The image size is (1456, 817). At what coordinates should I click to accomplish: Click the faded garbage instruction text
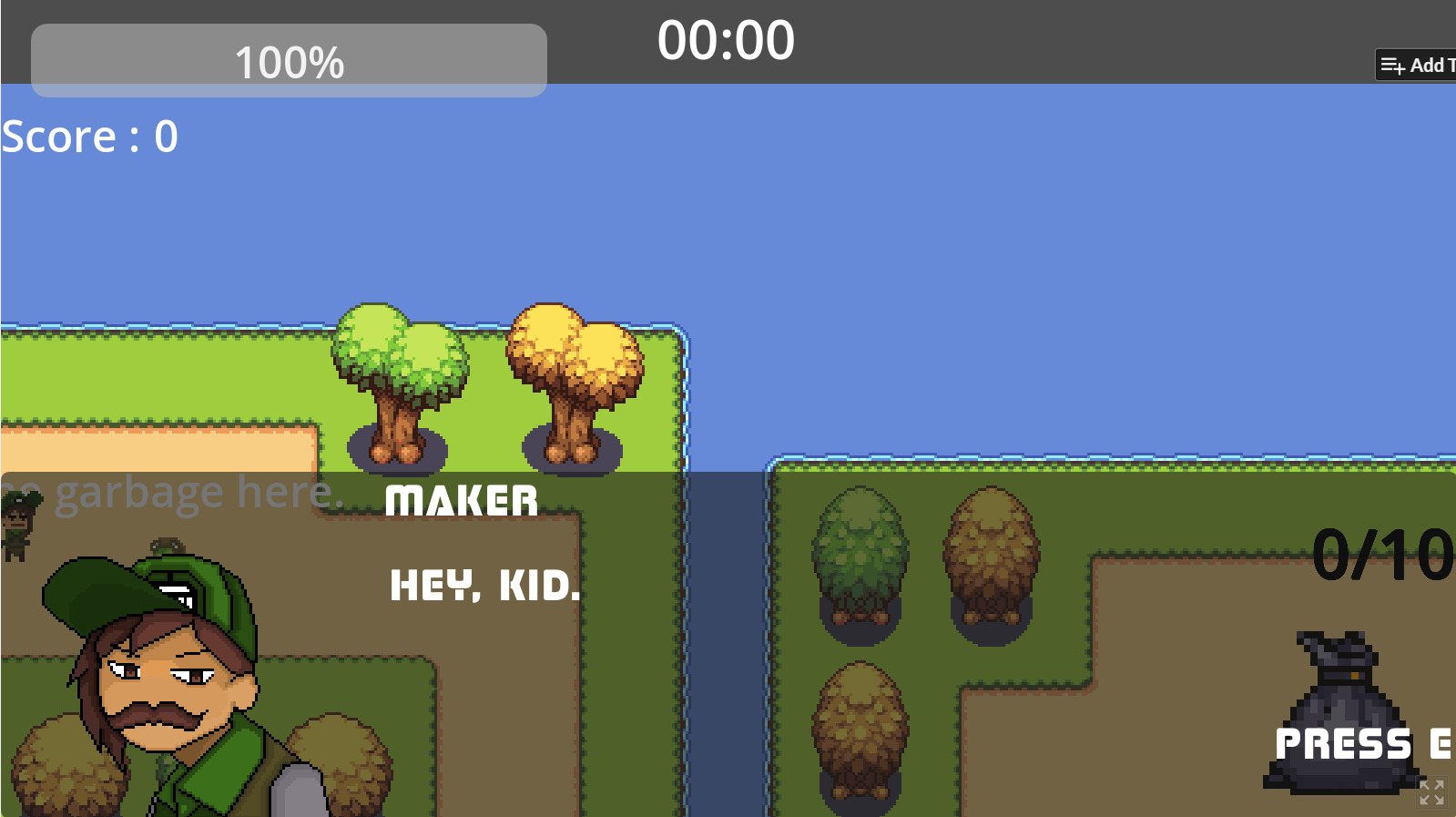coord(173,490)
